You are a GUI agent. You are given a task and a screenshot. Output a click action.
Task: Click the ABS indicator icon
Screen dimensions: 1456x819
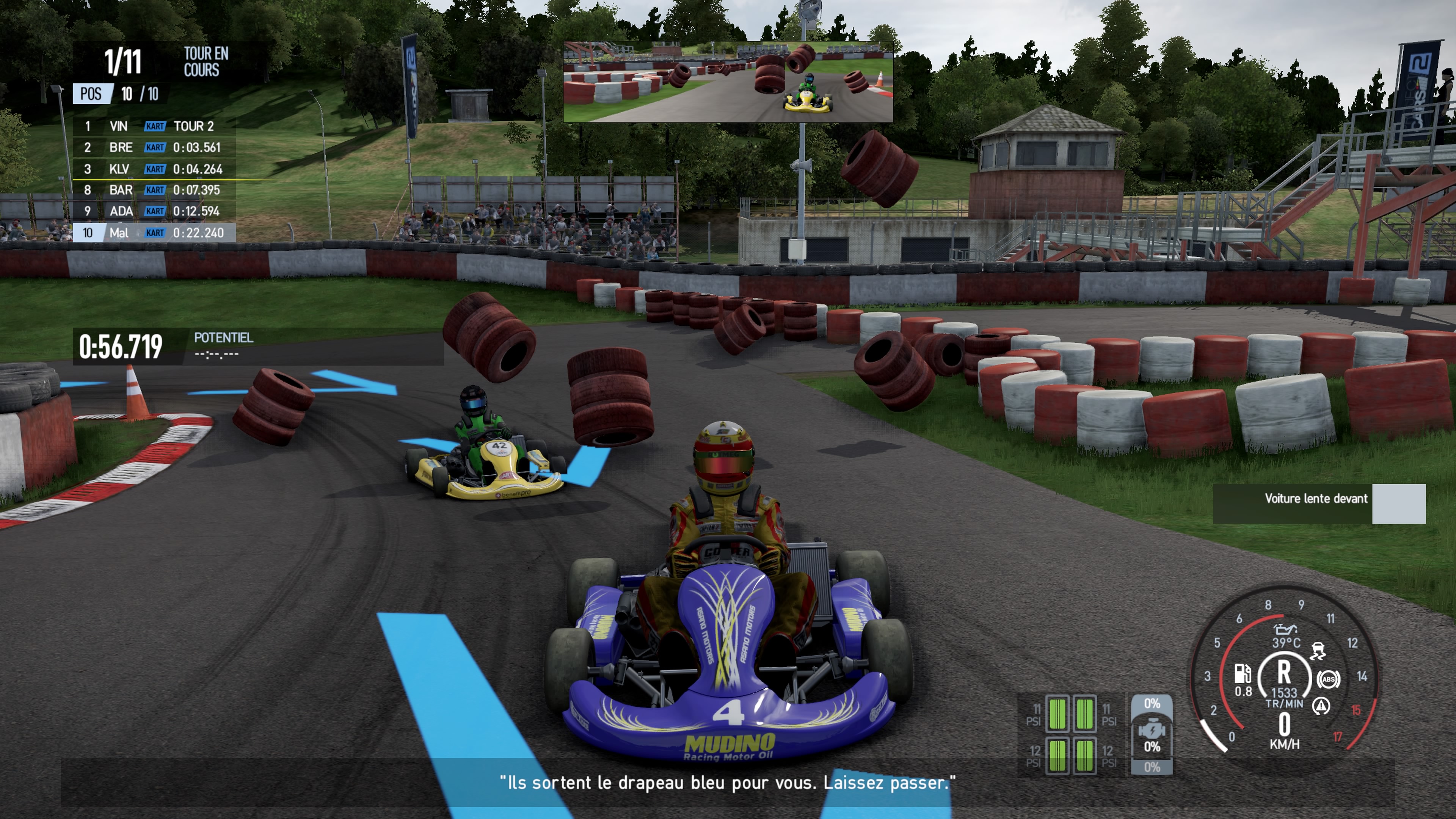pyautogui.click(x=1328, y=679)
